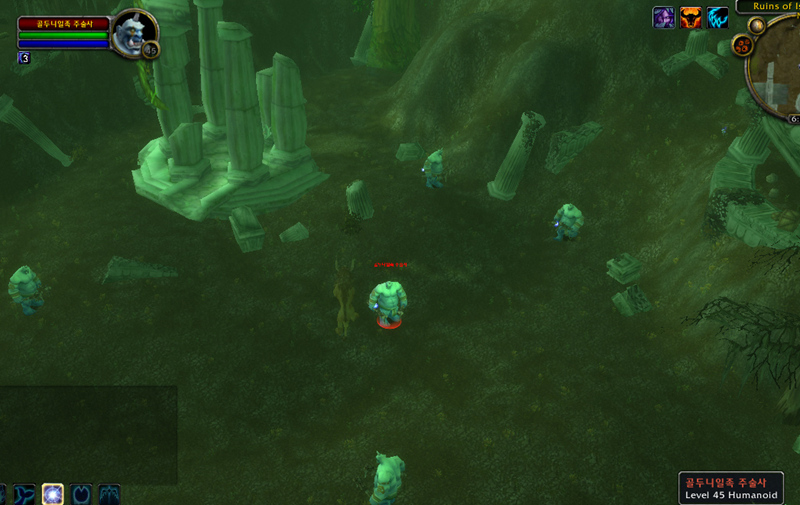Click the purple hooded figure buff icon

pos(663,17)
